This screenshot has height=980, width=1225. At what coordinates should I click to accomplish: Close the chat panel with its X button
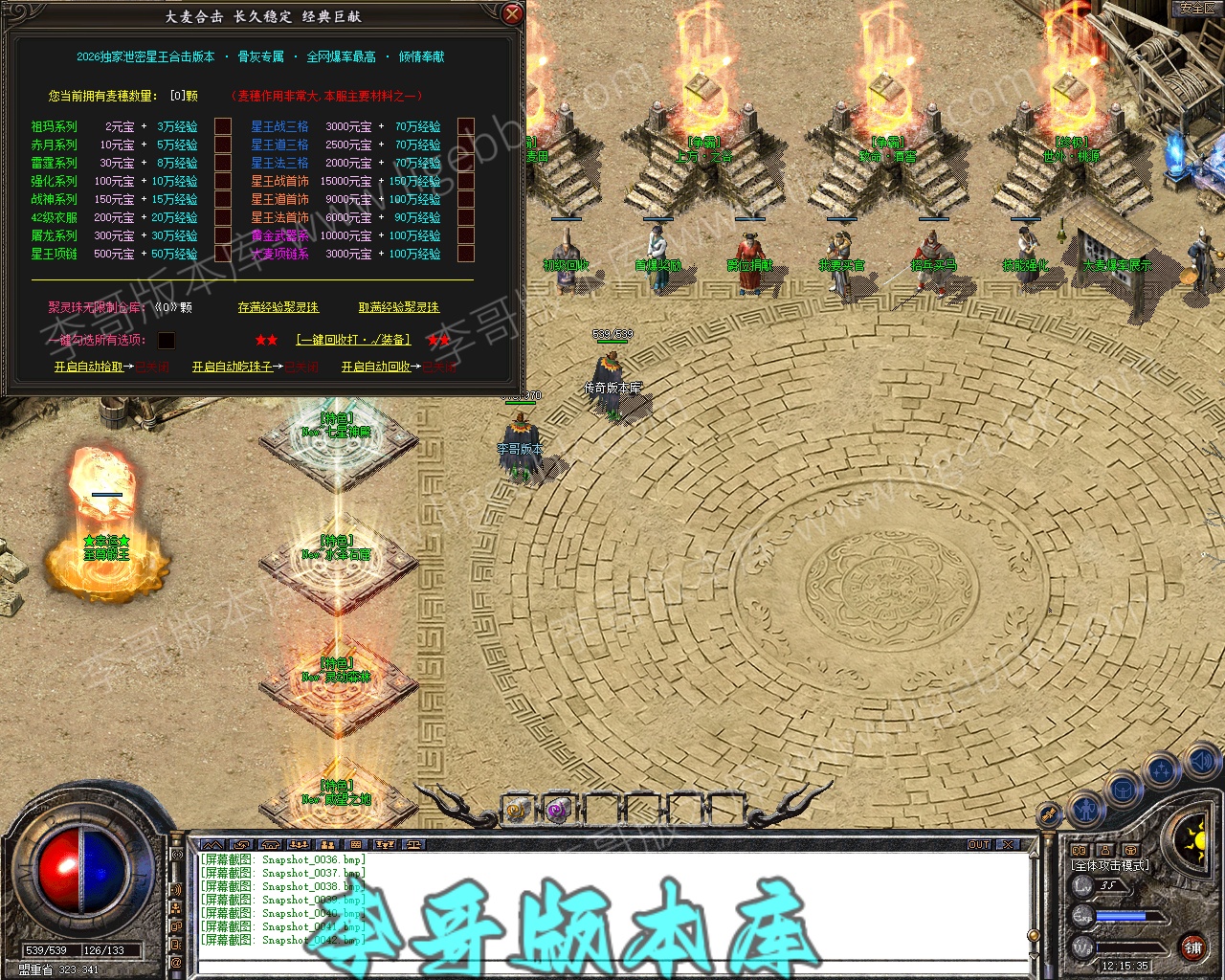coord(1009,844)
